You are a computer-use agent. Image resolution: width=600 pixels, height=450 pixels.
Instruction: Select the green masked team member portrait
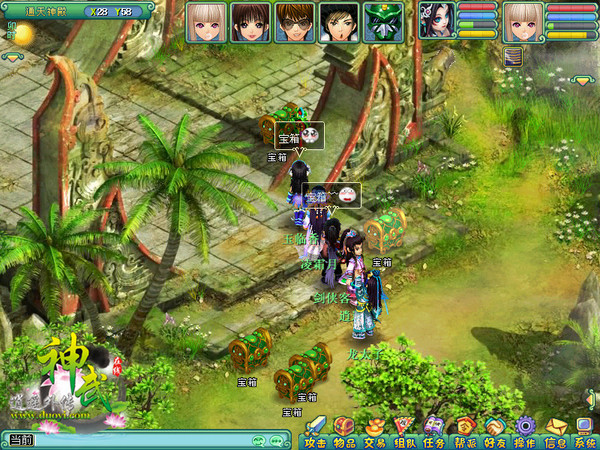click(382, 21)
